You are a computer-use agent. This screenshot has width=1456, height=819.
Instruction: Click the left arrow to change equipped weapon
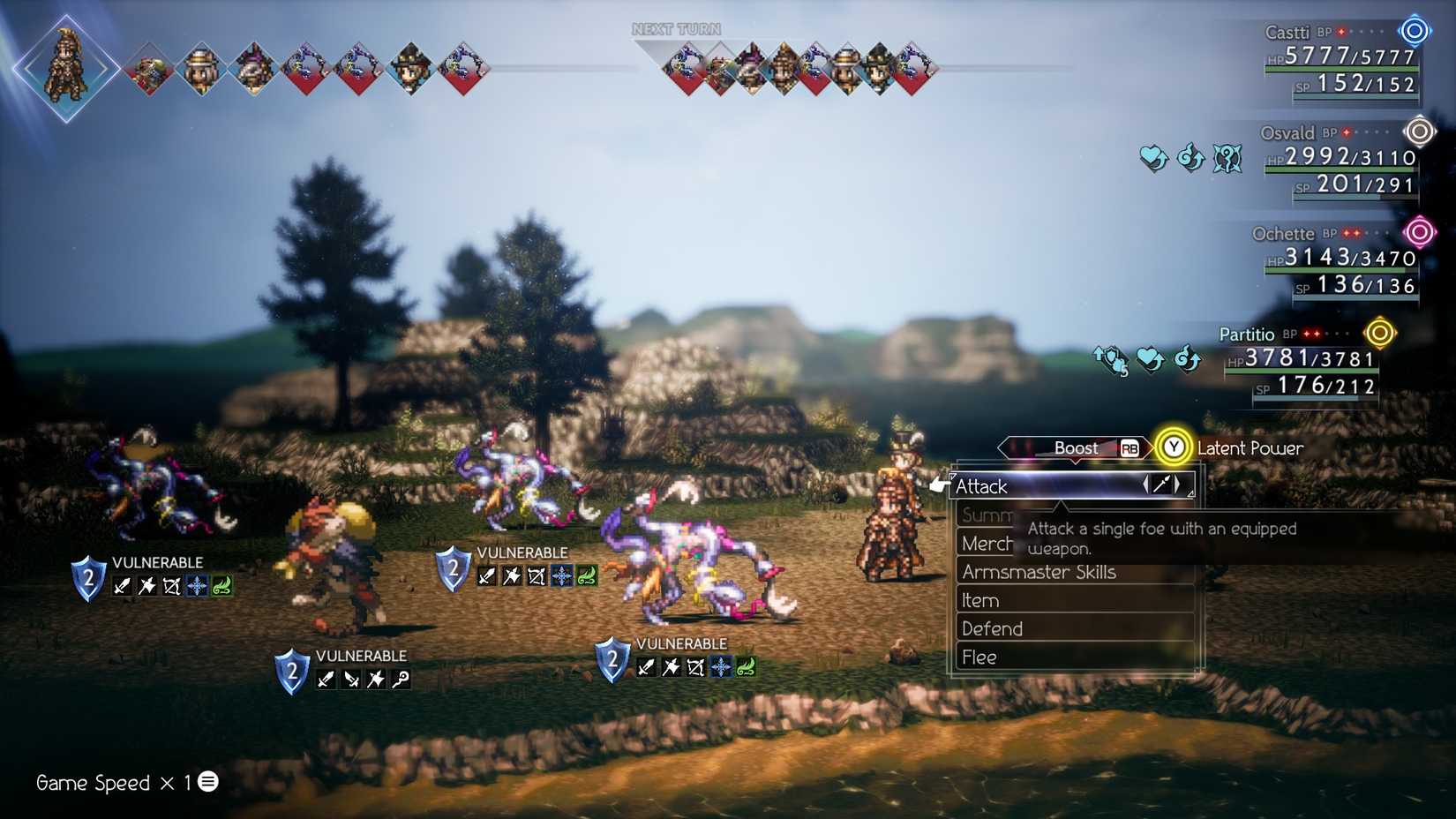click(x=1145, y=485)
